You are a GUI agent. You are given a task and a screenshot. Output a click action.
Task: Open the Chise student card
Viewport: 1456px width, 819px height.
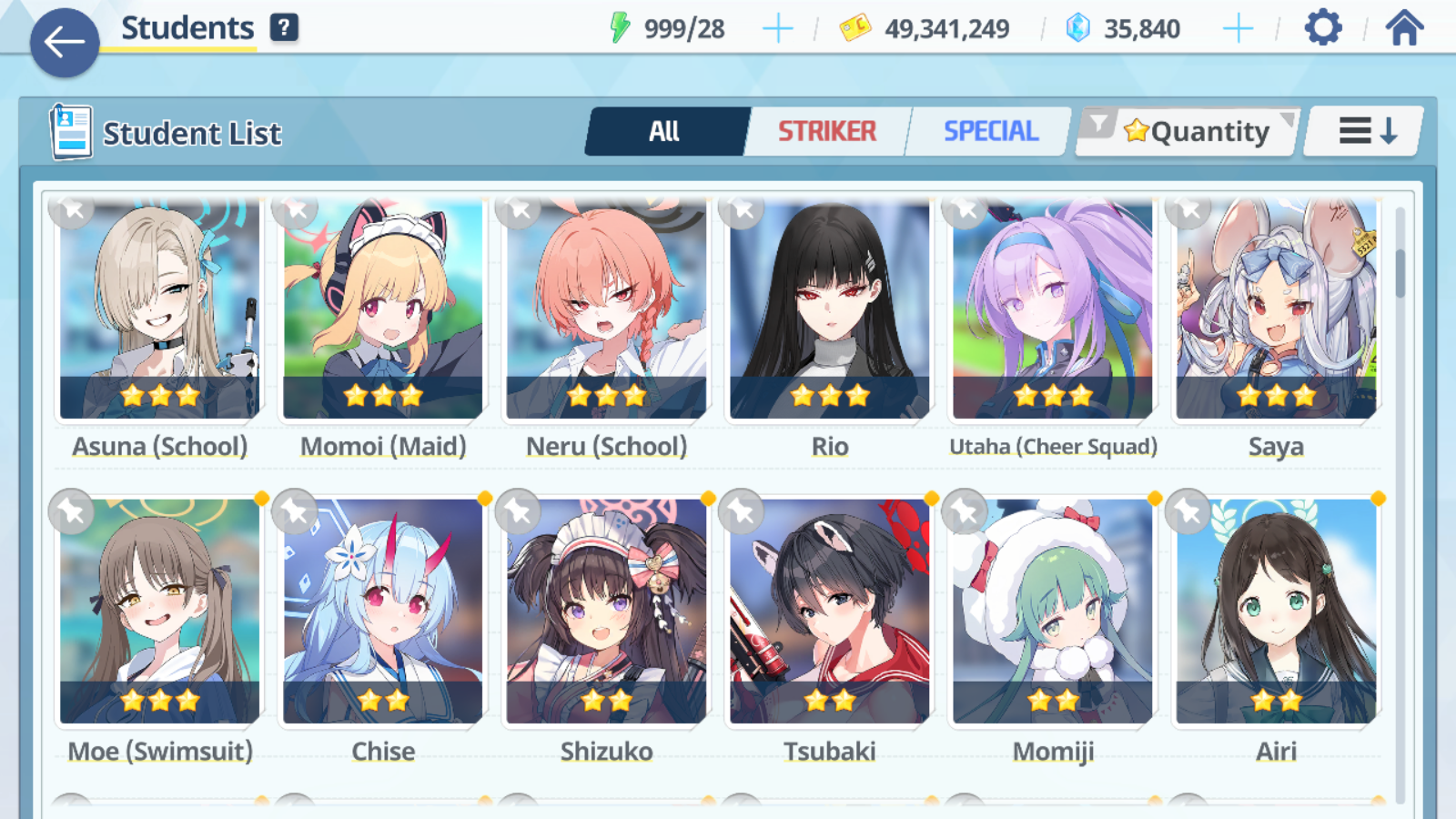[x=383, y=612]
